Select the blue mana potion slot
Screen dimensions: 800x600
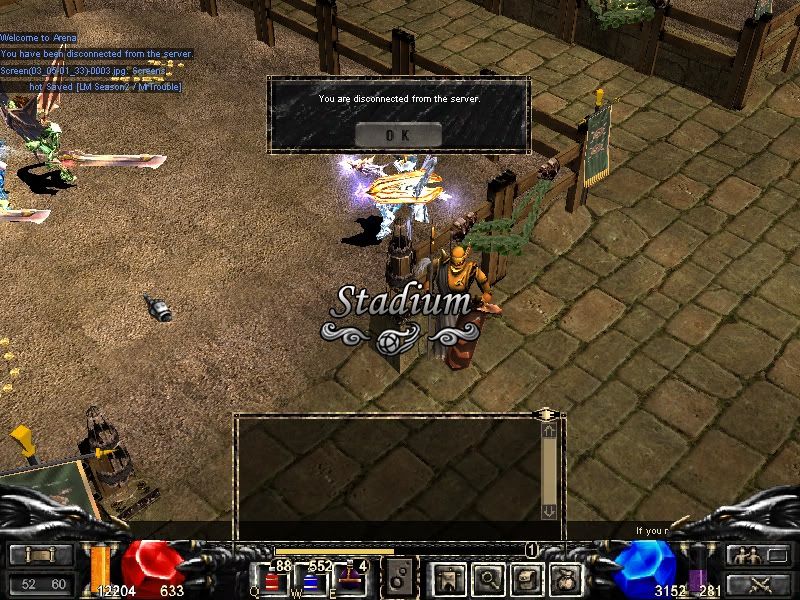(311, 580)
